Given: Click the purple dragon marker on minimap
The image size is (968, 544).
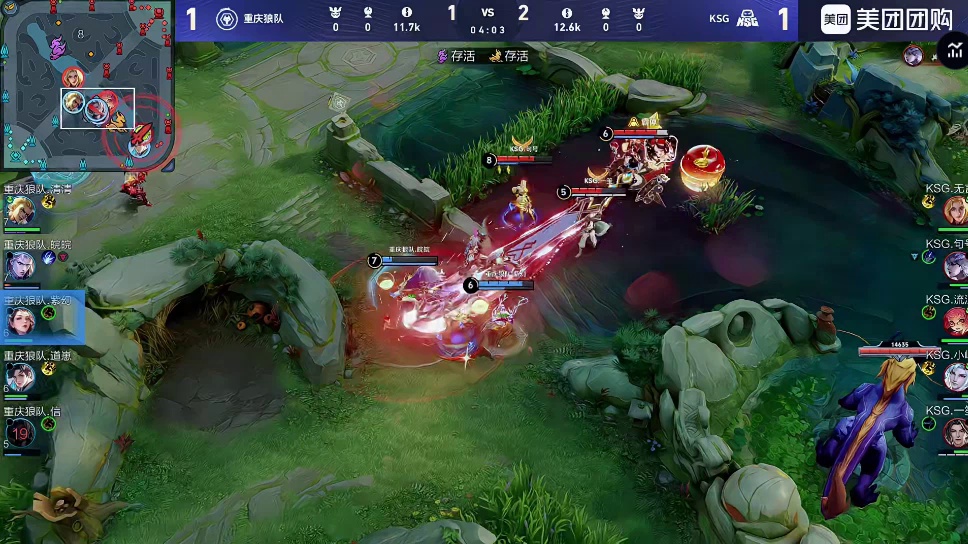Looking at the screenshot, I should point(58,46).
